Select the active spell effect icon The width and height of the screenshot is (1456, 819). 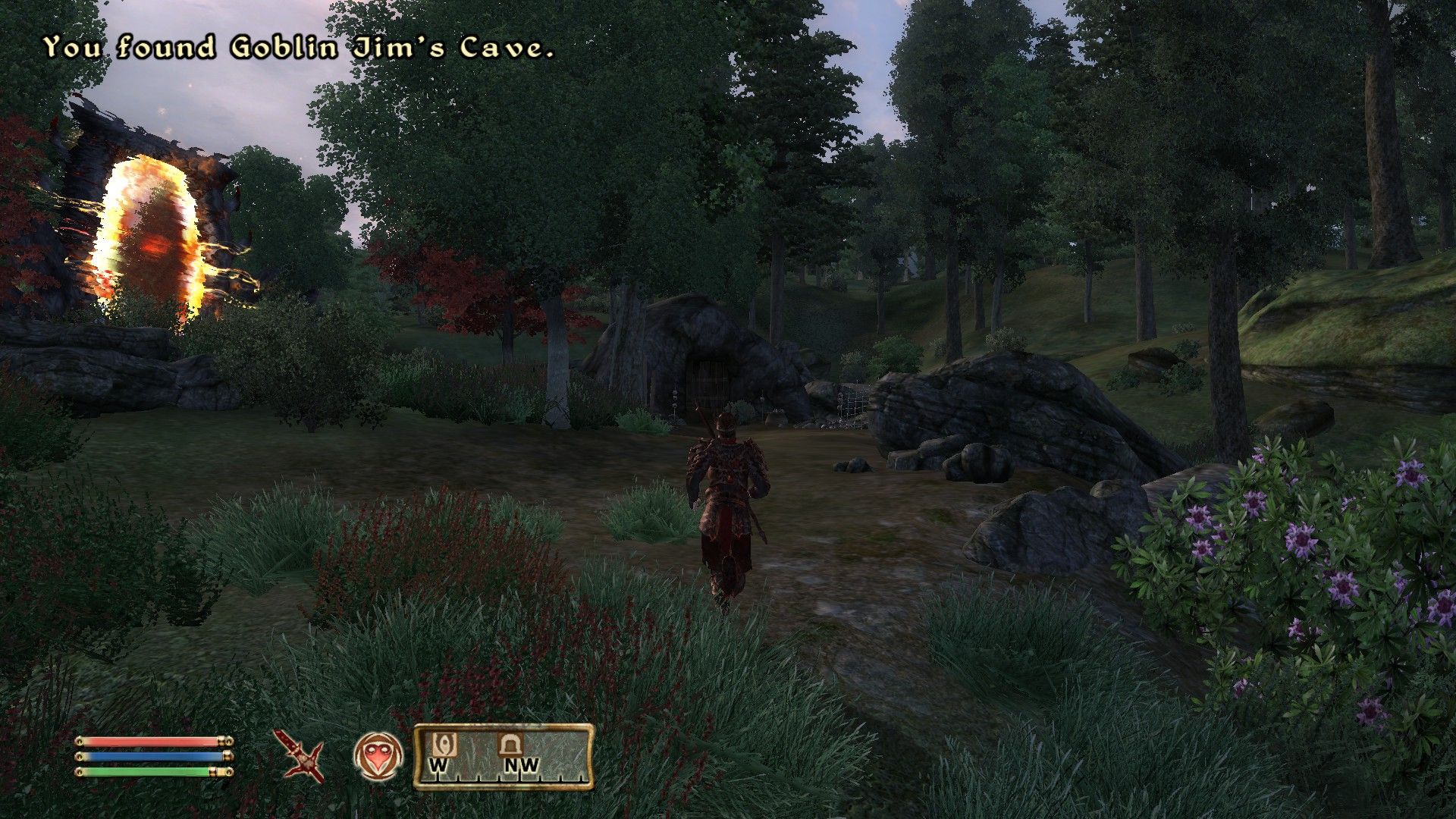click(x=377, y=753)
